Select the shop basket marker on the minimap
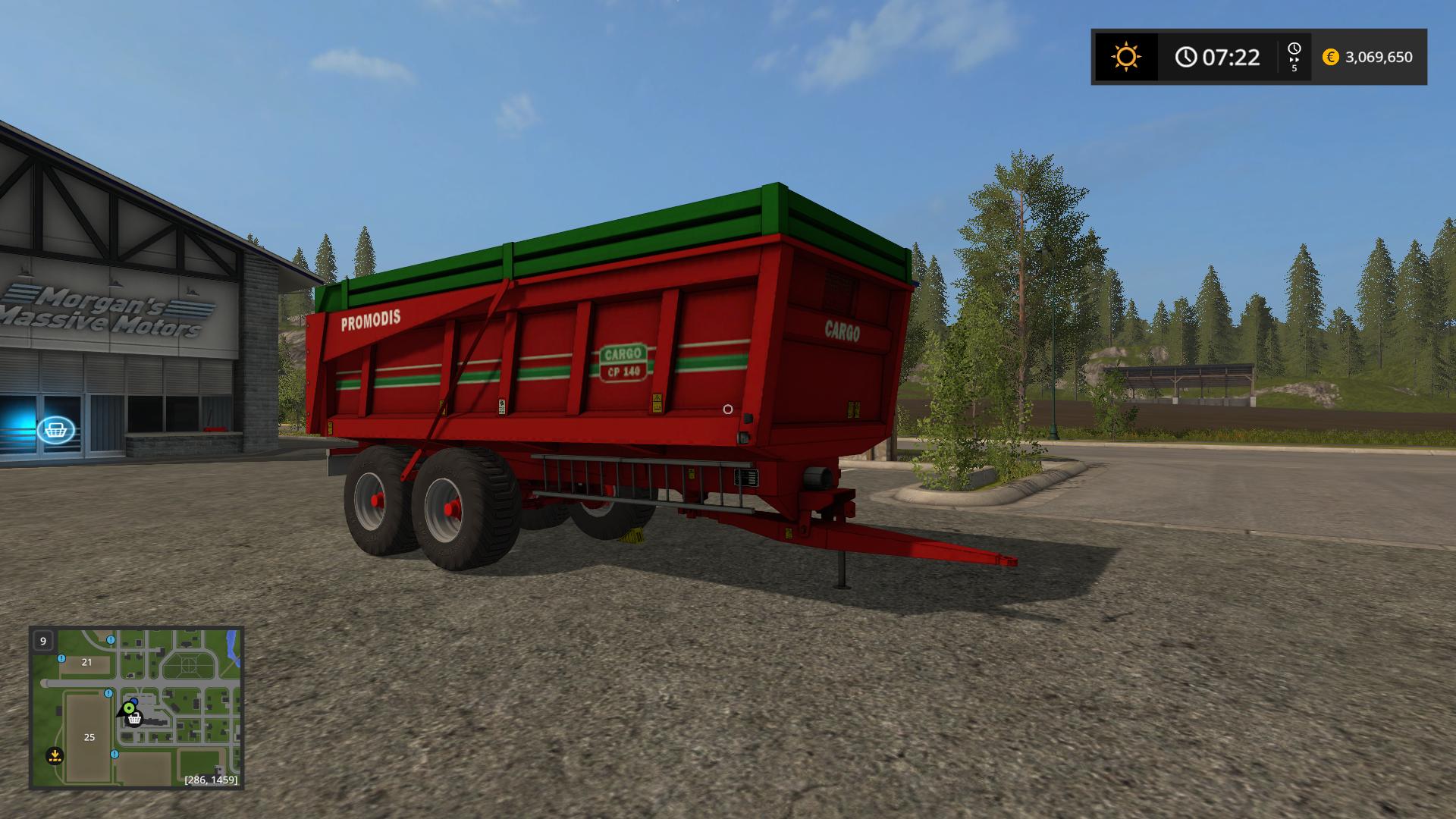Viewport: 1456px width, 819px height. (x=135, y=719)
